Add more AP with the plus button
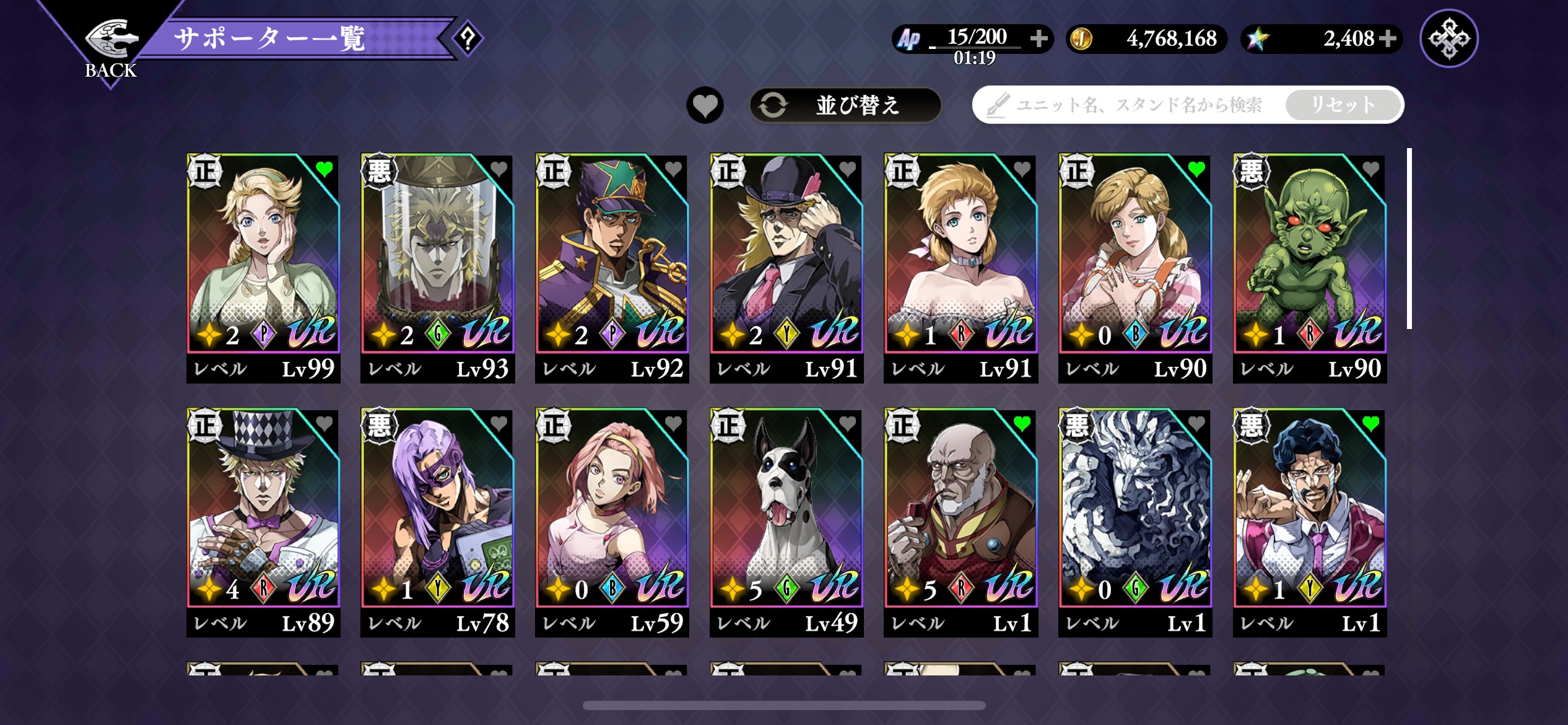Screen dimensions: 1568x725 tap(1039, 38)
